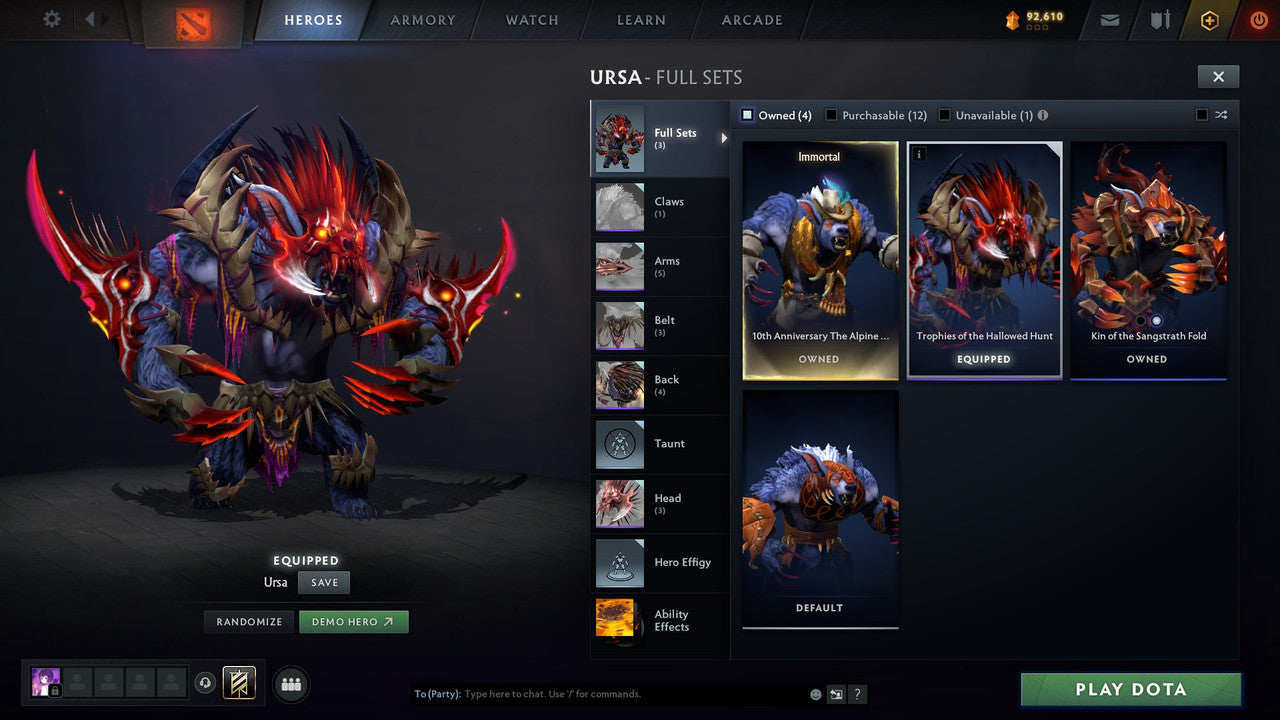Screen dimensions: 1280x720
Task: Go to the Learn tab
Action: pos(641,20)
